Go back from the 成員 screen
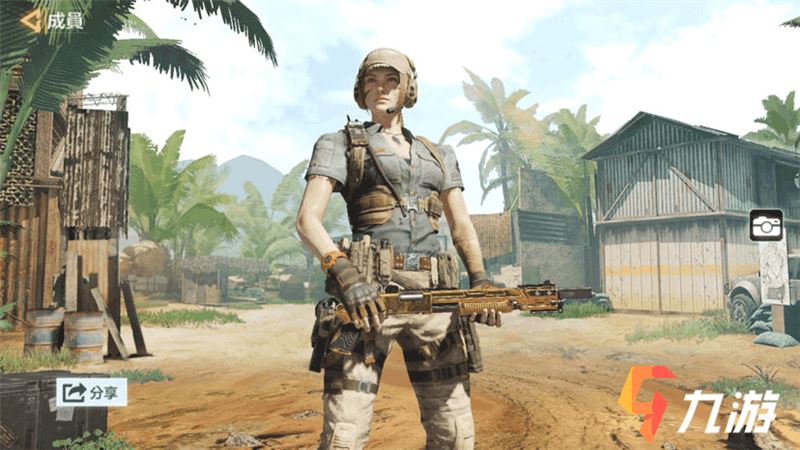The height and width of the screenshot is (450, 800). pyautogui.click(x=31, y=21)
